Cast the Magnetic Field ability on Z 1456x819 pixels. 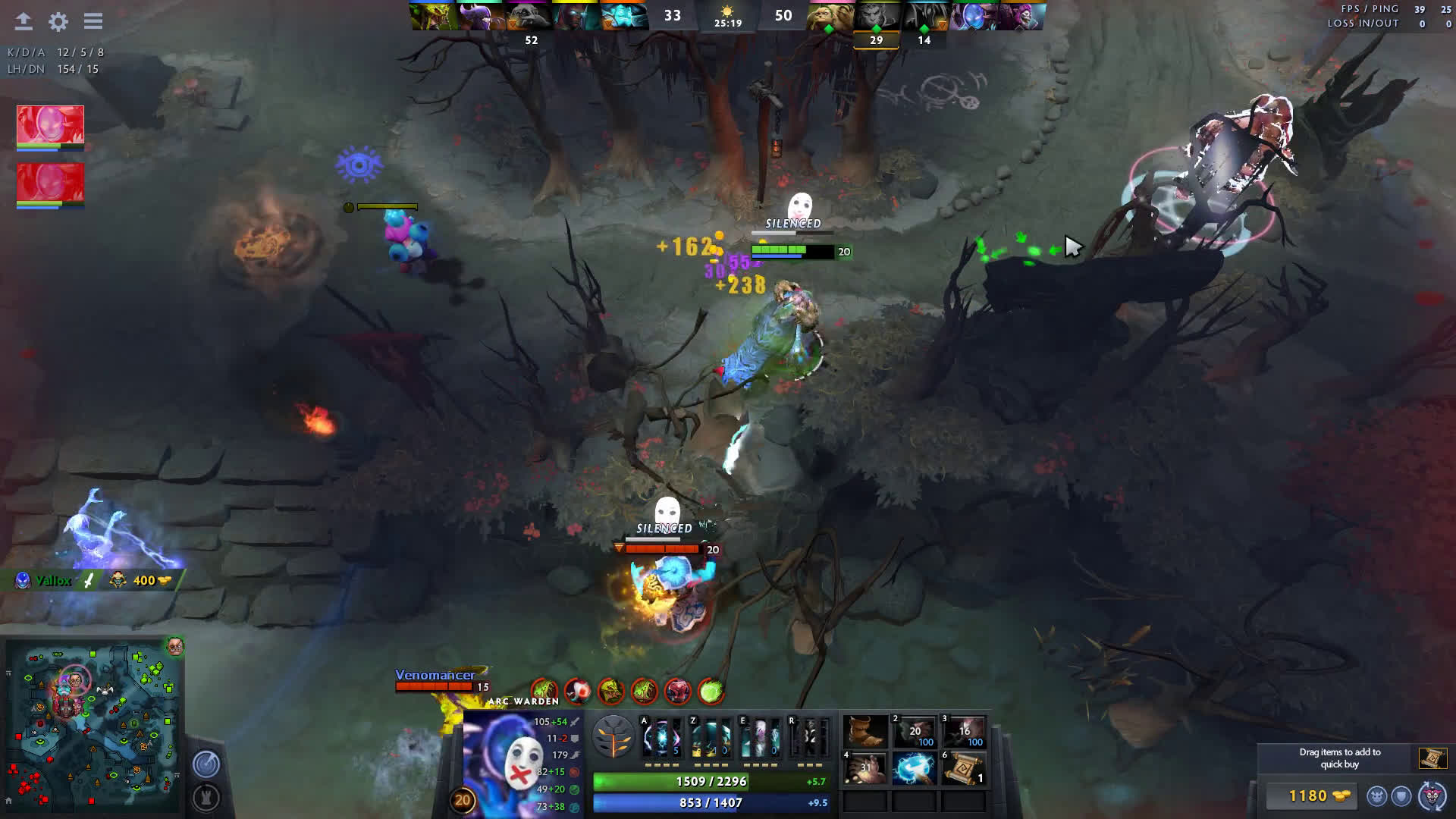pos(711,737)
